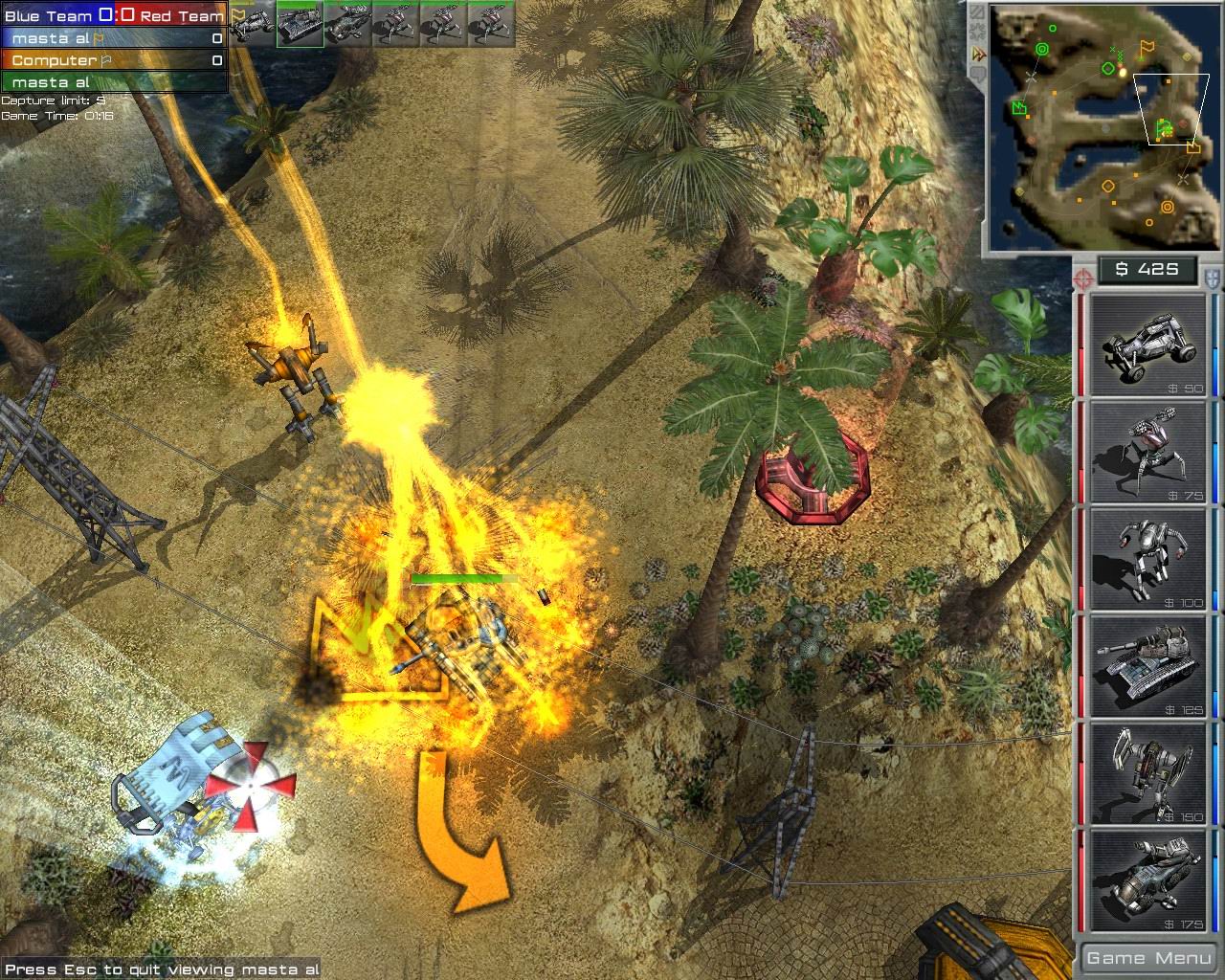Buy the $75 spider walker unit

click(x=1146, y=453)
